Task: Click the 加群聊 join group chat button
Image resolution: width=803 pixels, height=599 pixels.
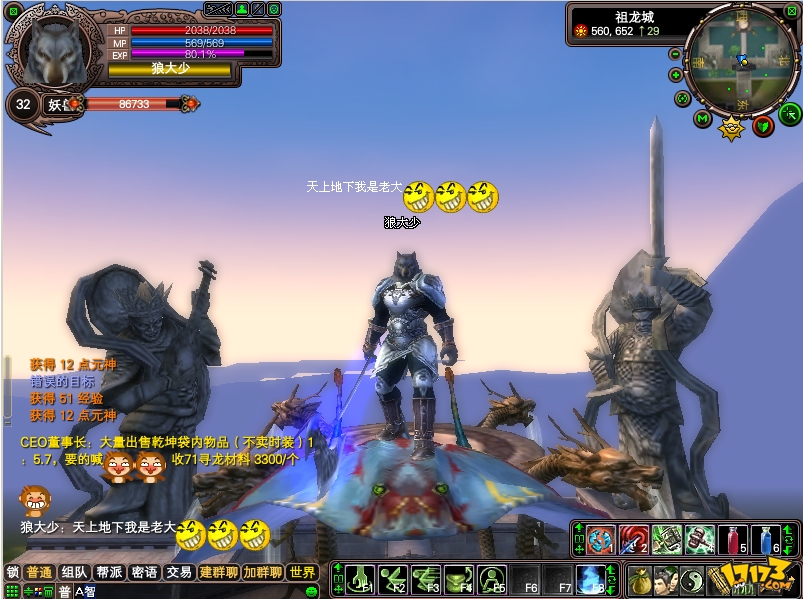Action: (264, 573)
